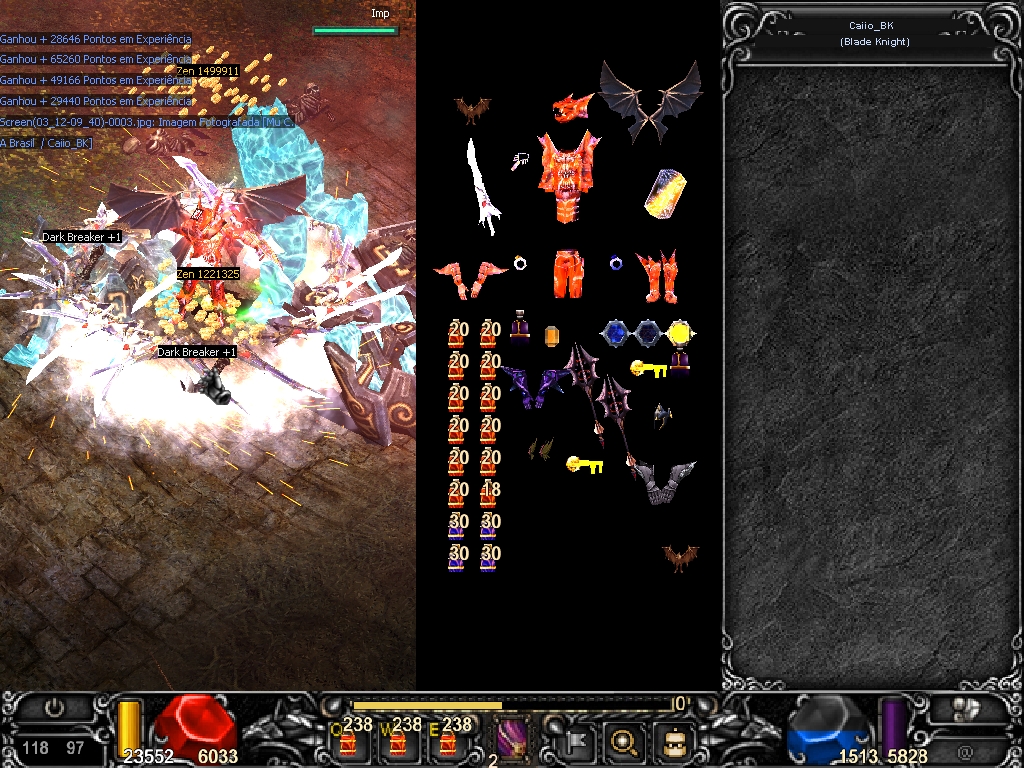Use the Q hotkey red potion
The height and width of the screenshot is (768, 1024).
click(x=349, y=741)
